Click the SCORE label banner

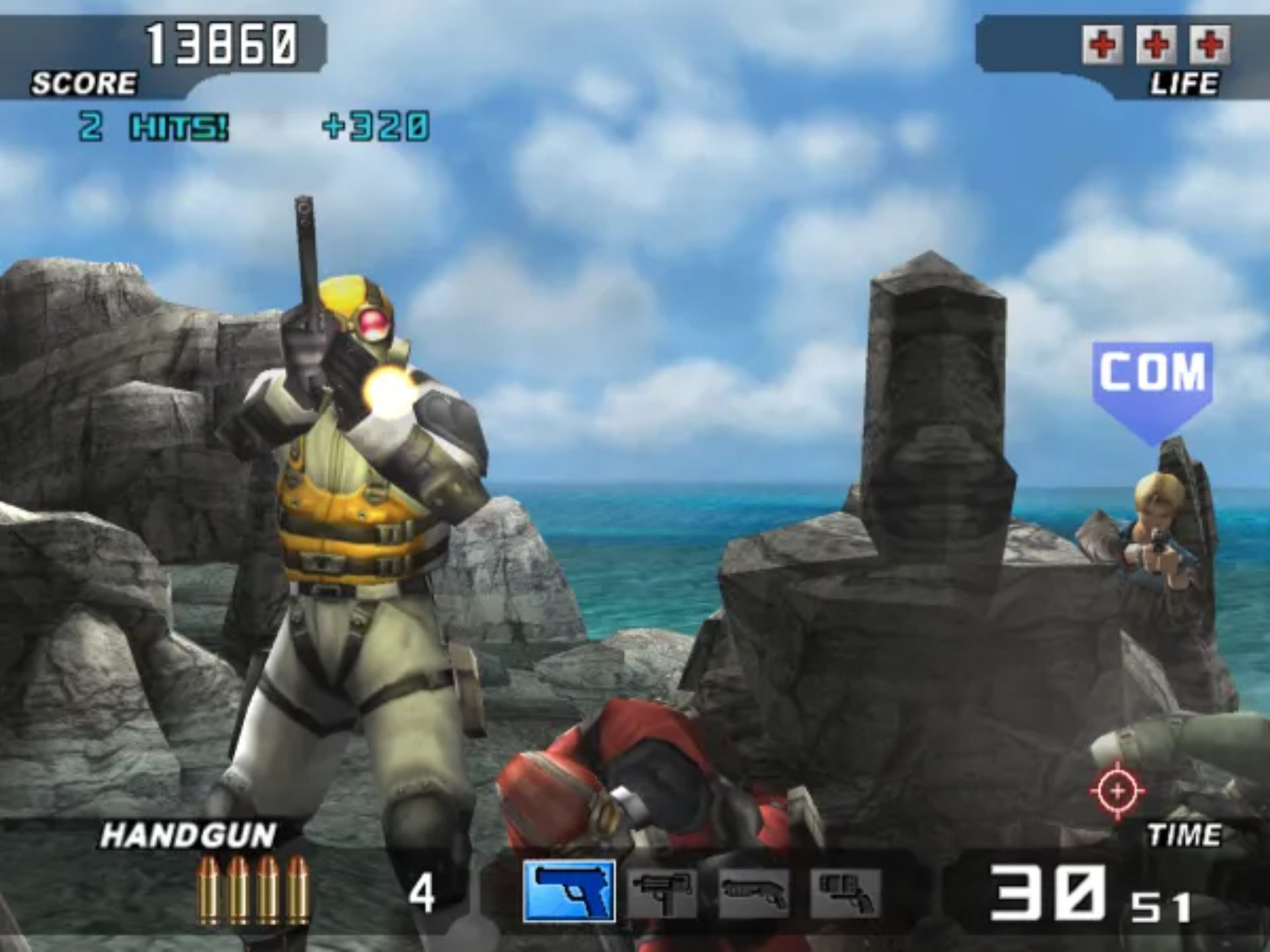point(85,83)
